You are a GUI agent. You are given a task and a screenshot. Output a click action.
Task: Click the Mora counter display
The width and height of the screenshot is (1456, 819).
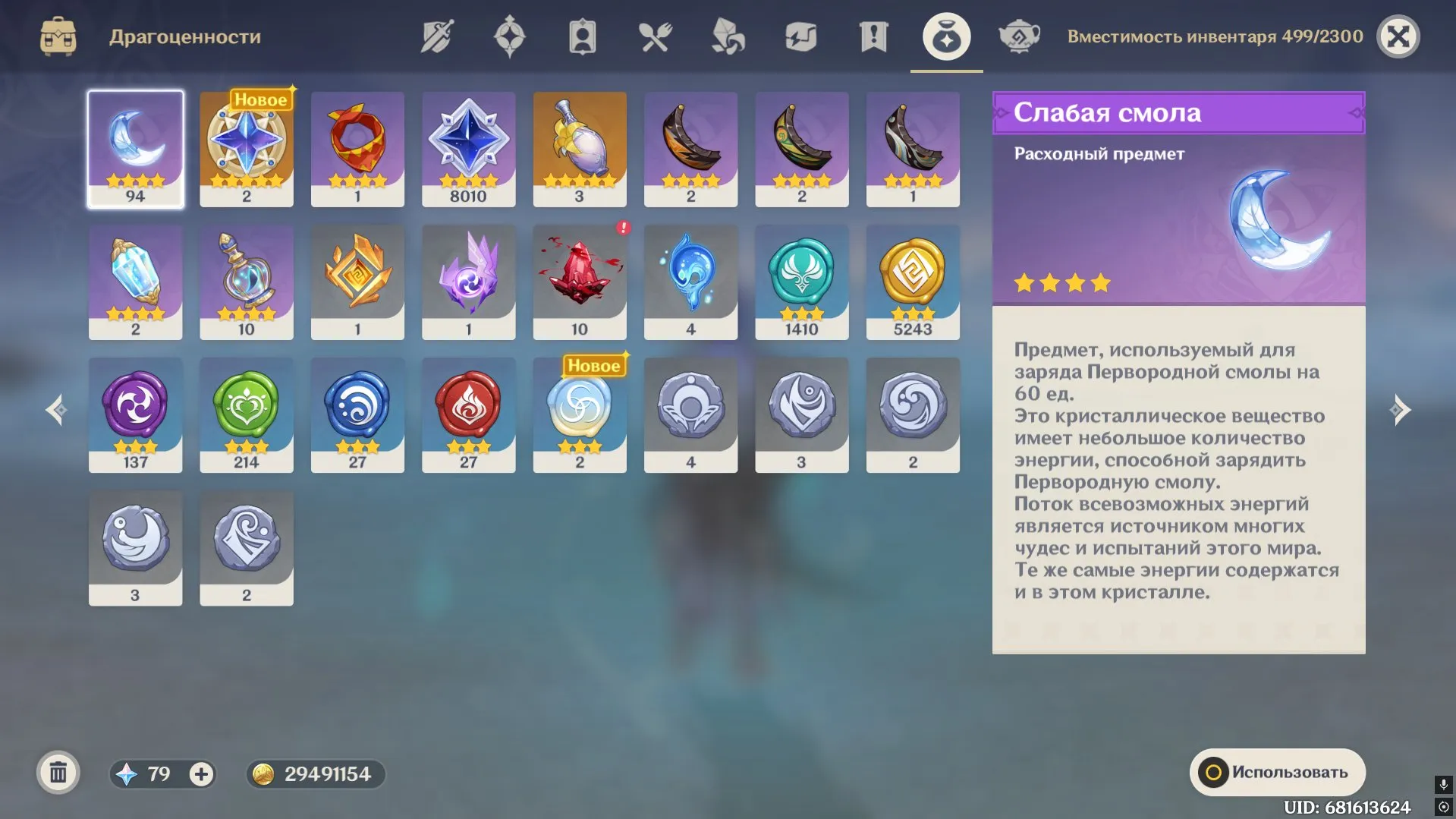click(x=315, y=774)
